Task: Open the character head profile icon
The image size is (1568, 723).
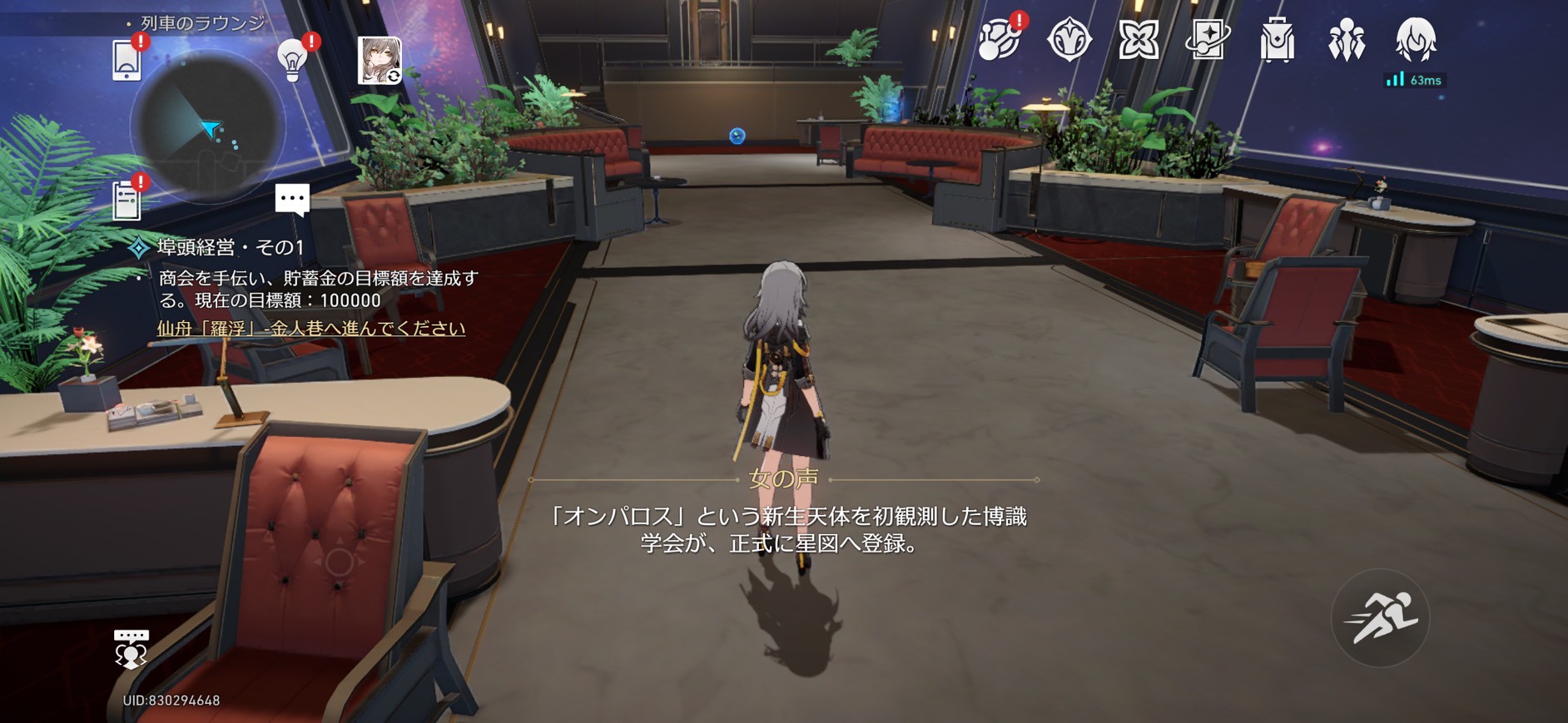Action: point(1415,39)
